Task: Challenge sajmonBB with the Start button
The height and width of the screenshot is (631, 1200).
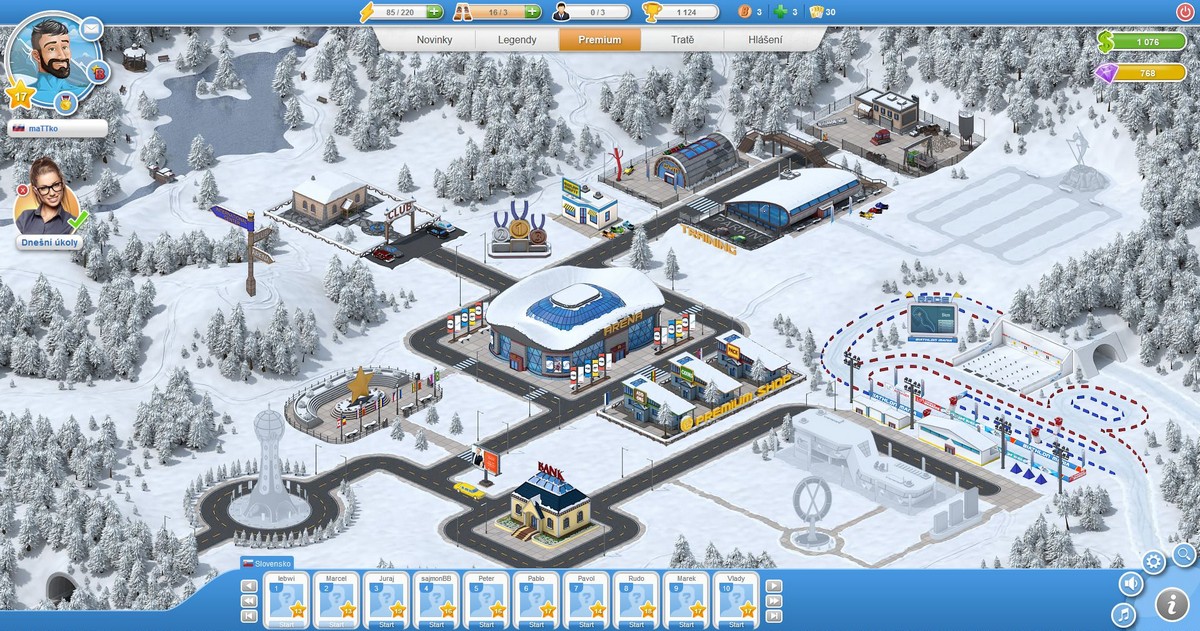Action: (x=436, y=624)
